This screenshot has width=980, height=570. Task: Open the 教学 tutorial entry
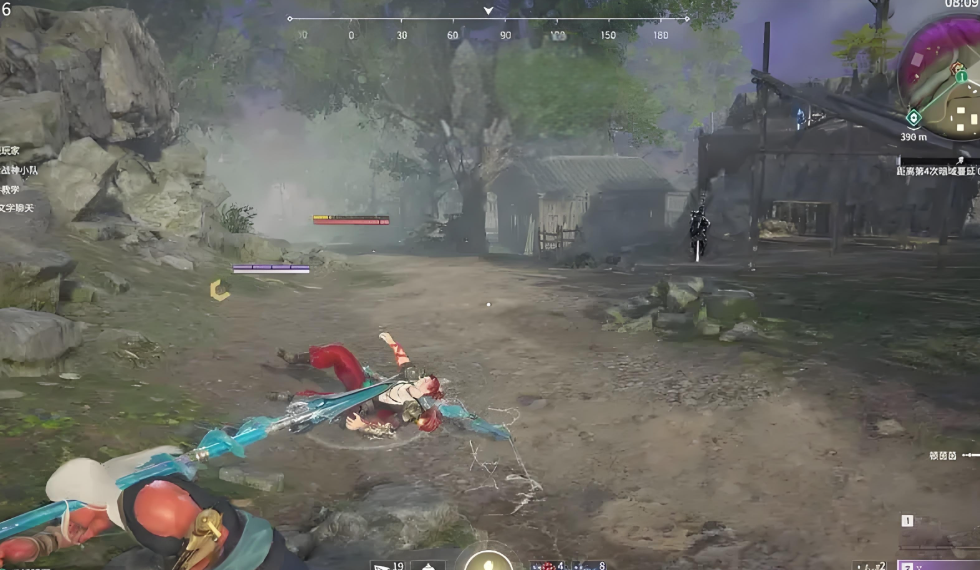[12, 189]
